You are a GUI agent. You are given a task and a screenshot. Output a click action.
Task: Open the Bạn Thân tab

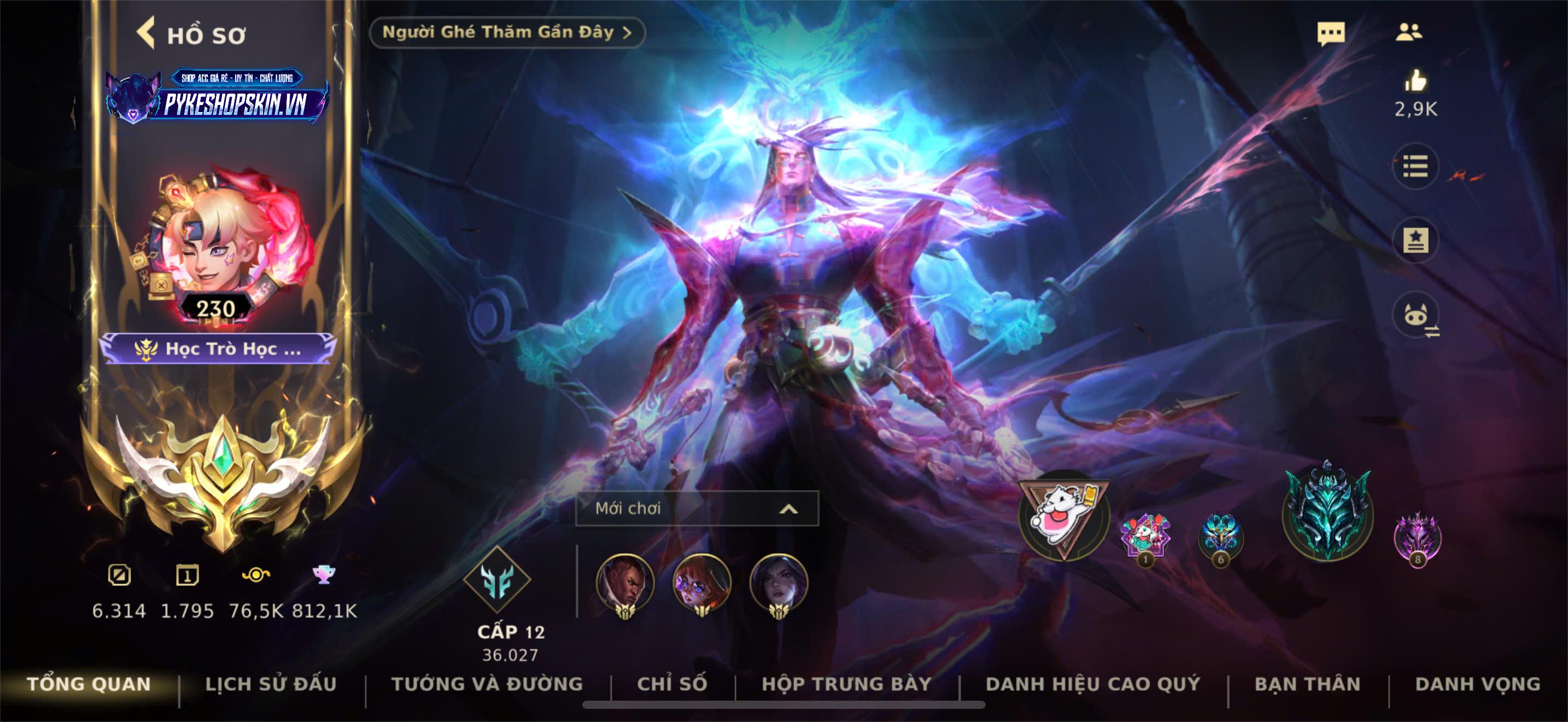tap(1307, 684)
